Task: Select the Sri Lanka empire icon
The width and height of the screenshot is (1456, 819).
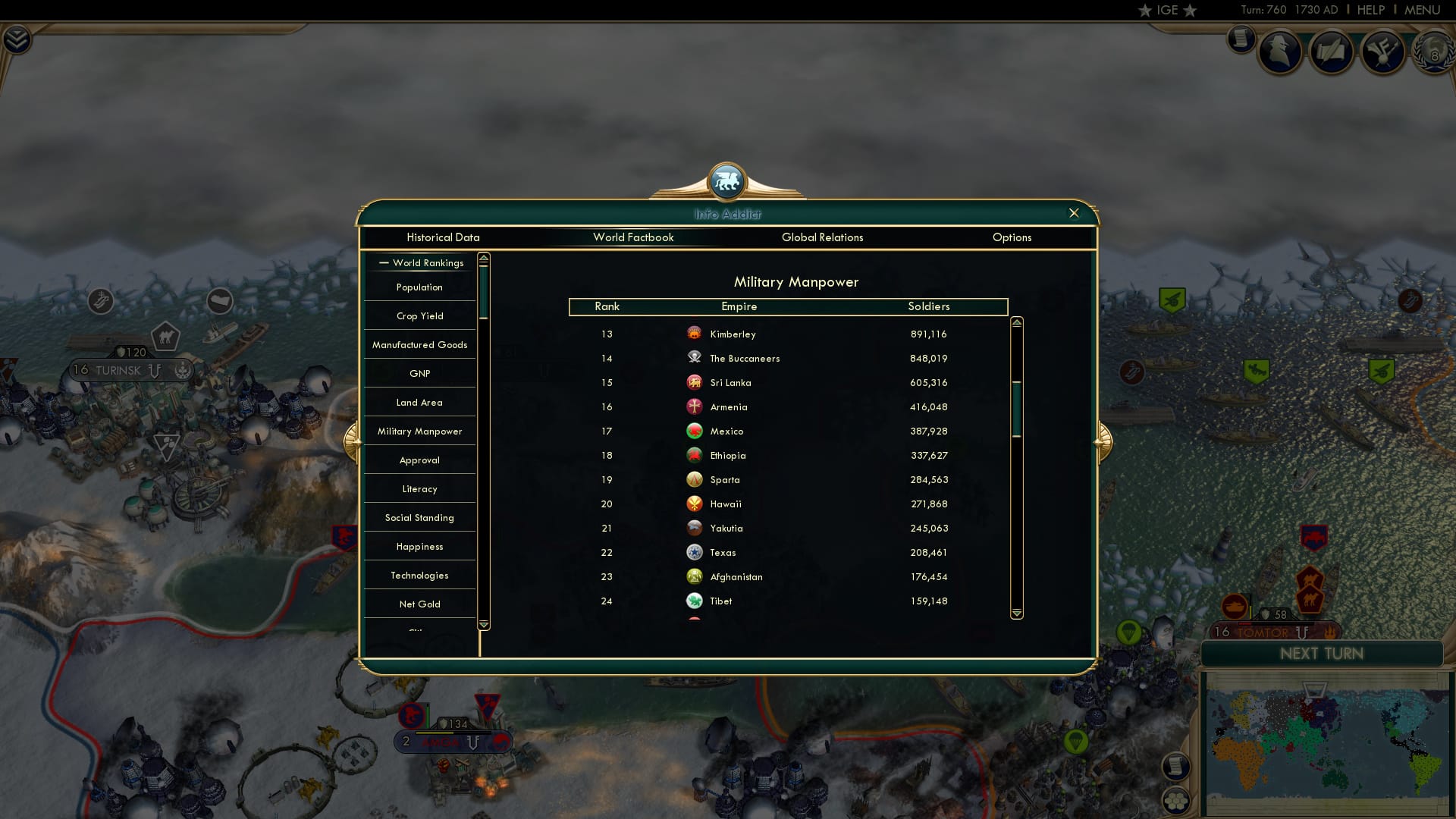Action: (695, 382)
